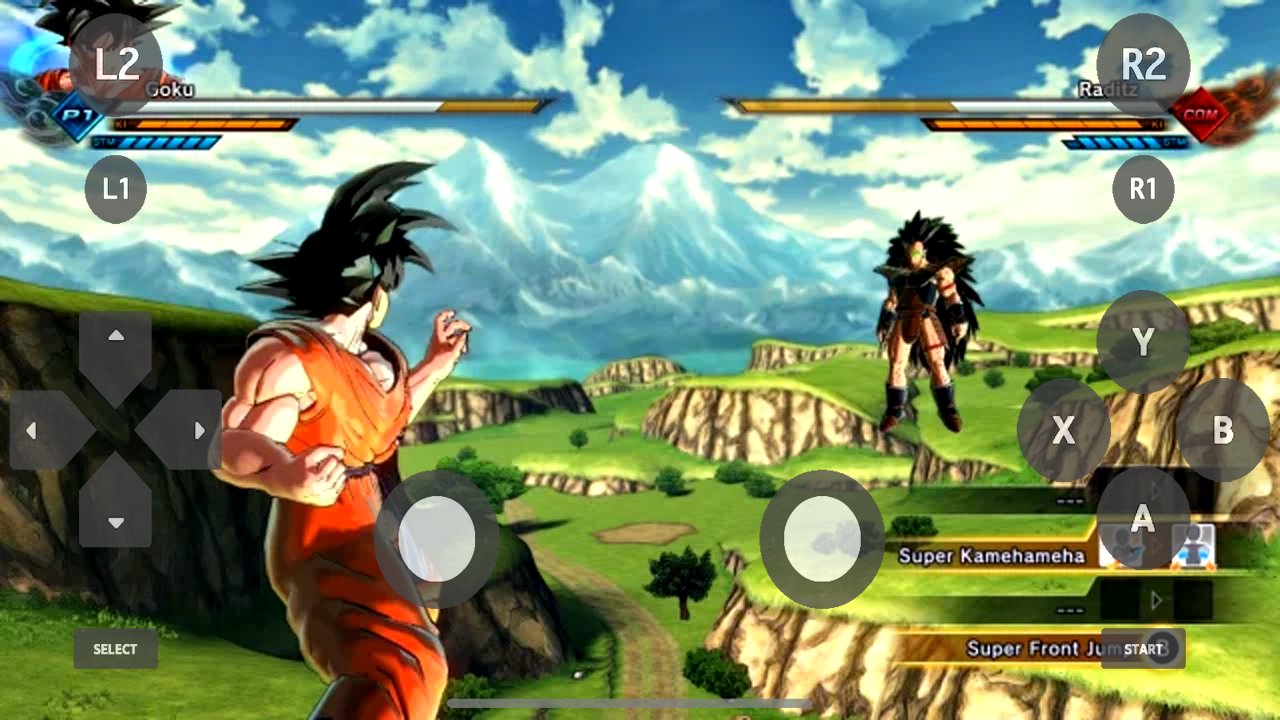Tap the ally character portrait thumbnail

(1194, 547)
